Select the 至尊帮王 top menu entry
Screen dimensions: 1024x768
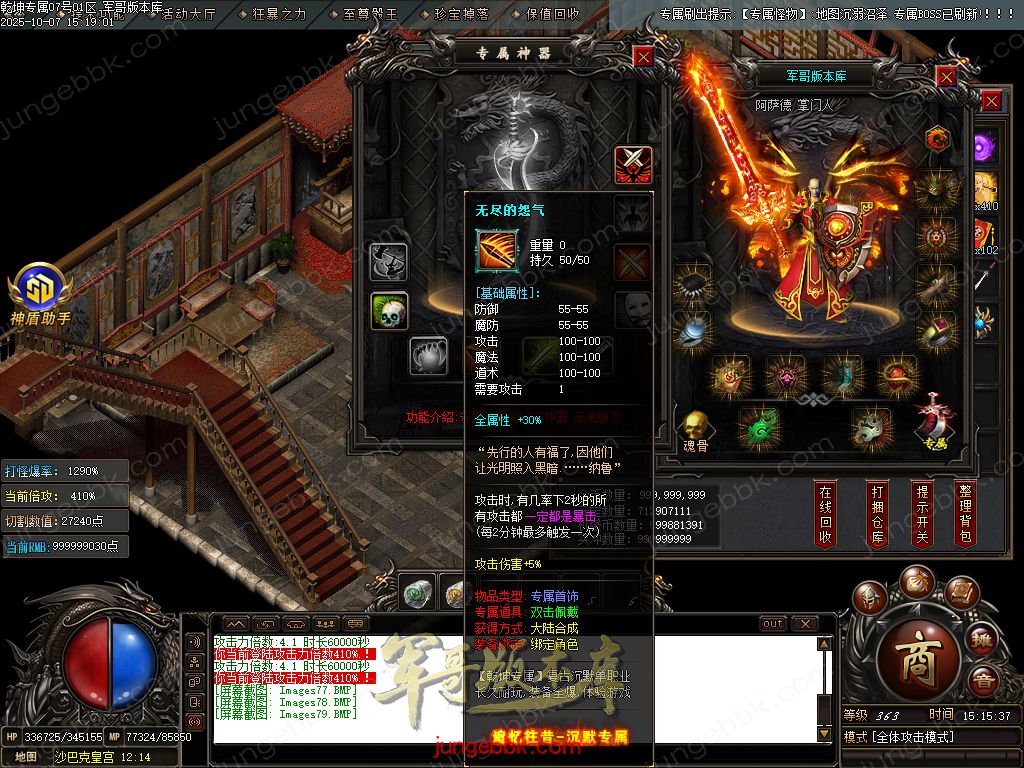tap(370, 14)
